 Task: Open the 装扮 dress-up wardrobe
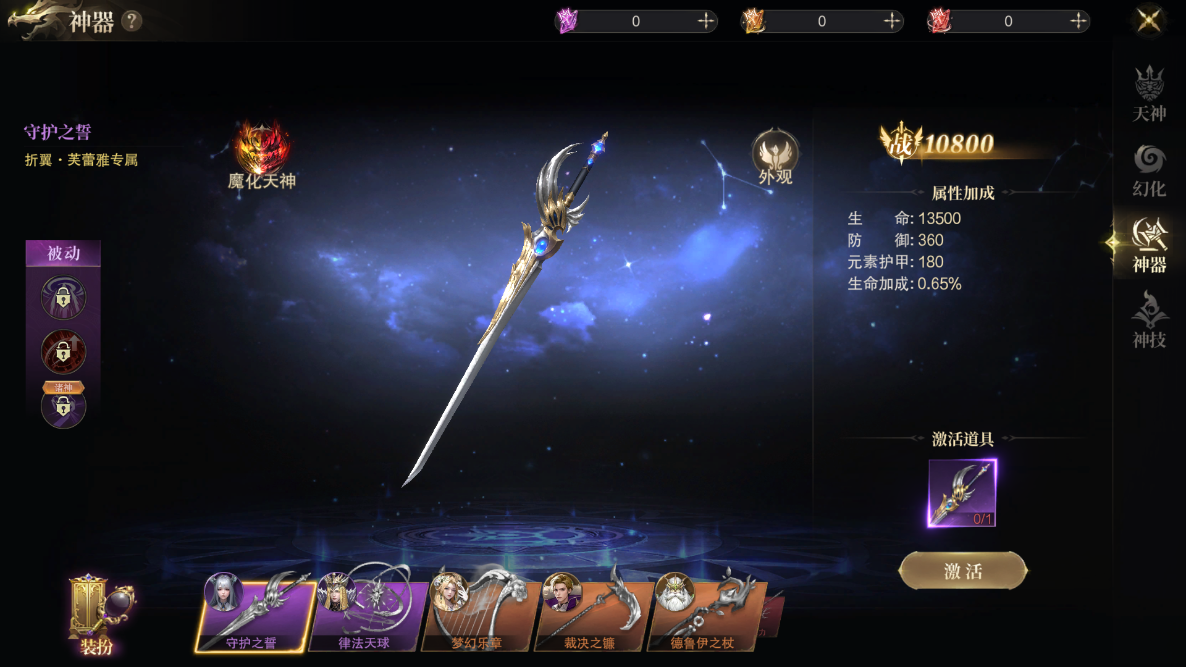tap(96, 615)
